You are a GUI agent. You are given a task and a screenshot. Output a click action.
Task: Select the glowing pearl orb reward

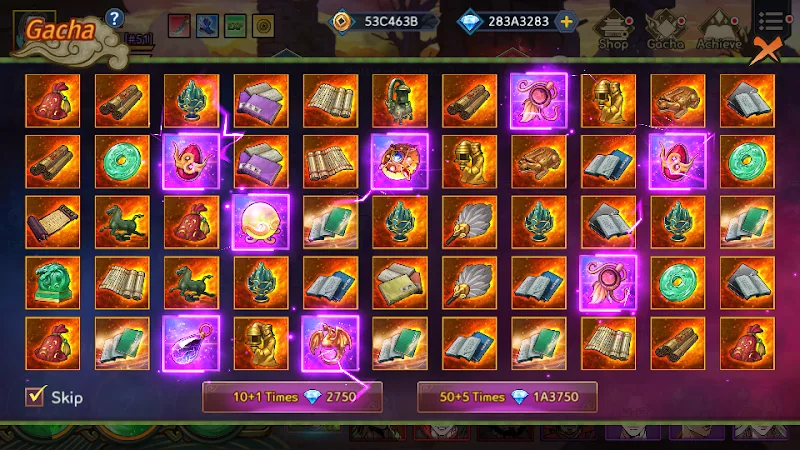[261, 222]
